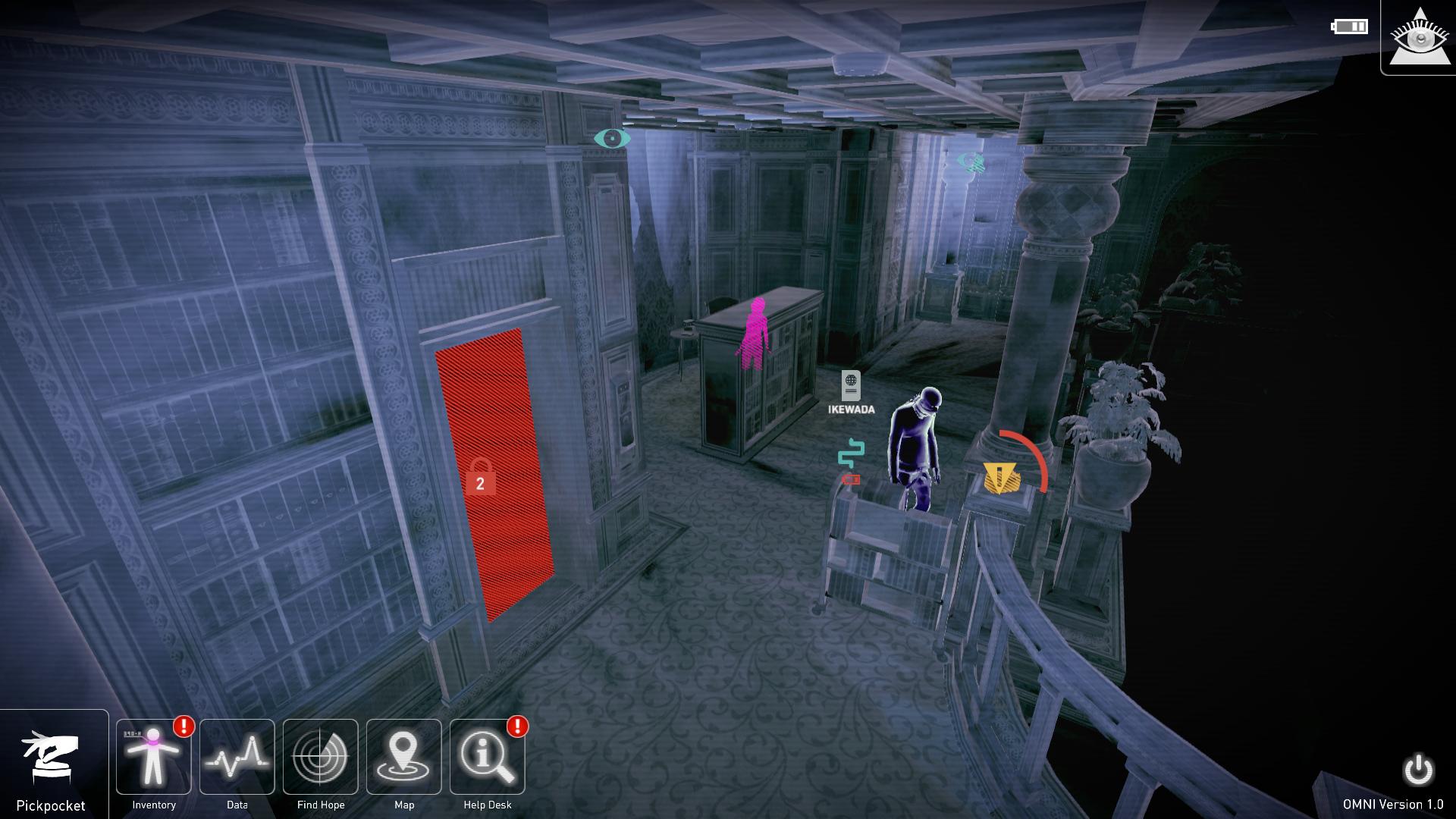Open the Help Desk
The width and height of the screenshot is (1456, 819).
point(488,758)
